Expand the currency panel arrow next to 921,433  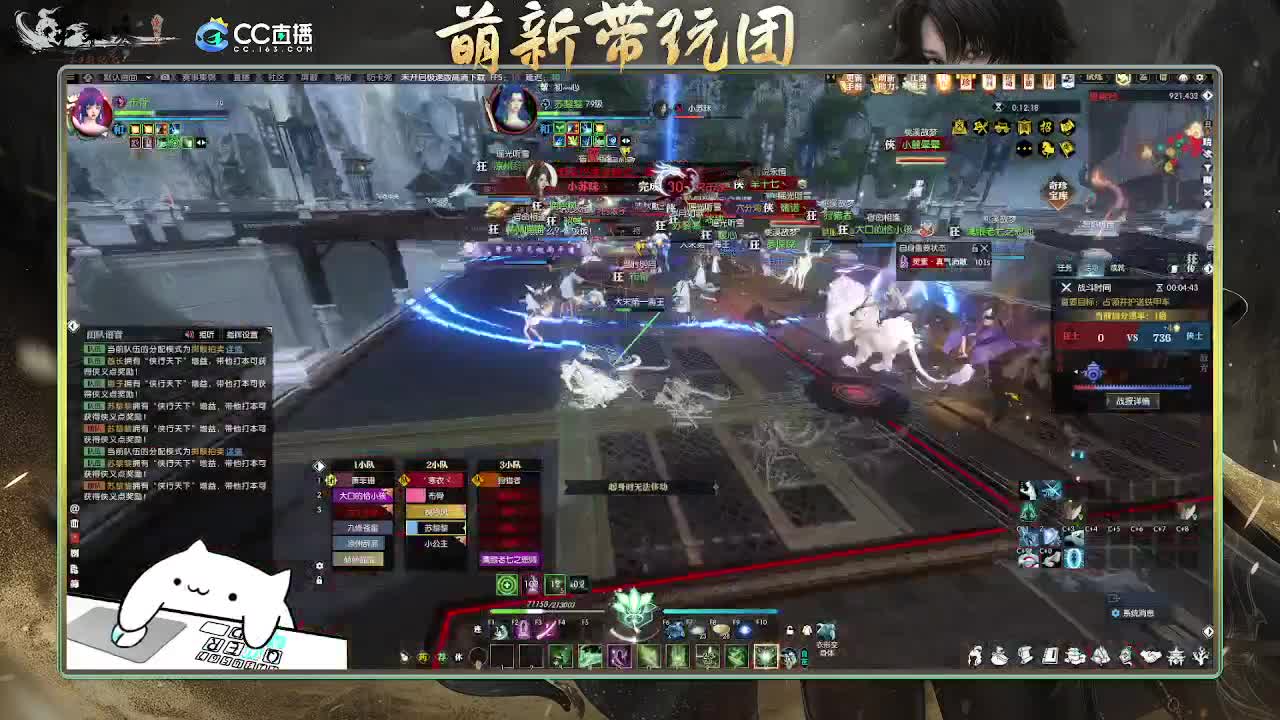tap(1206, 95)
